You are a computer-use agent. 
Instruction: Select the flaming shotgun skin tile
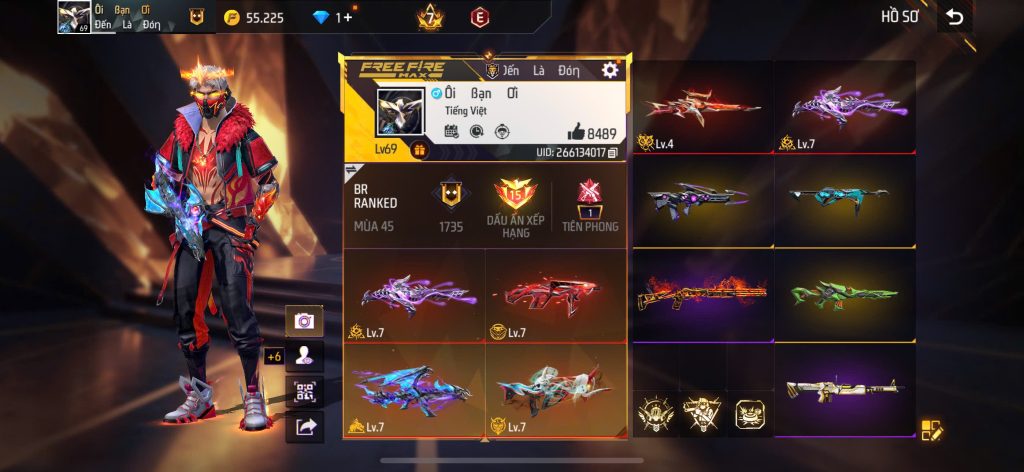pos(703,294)
